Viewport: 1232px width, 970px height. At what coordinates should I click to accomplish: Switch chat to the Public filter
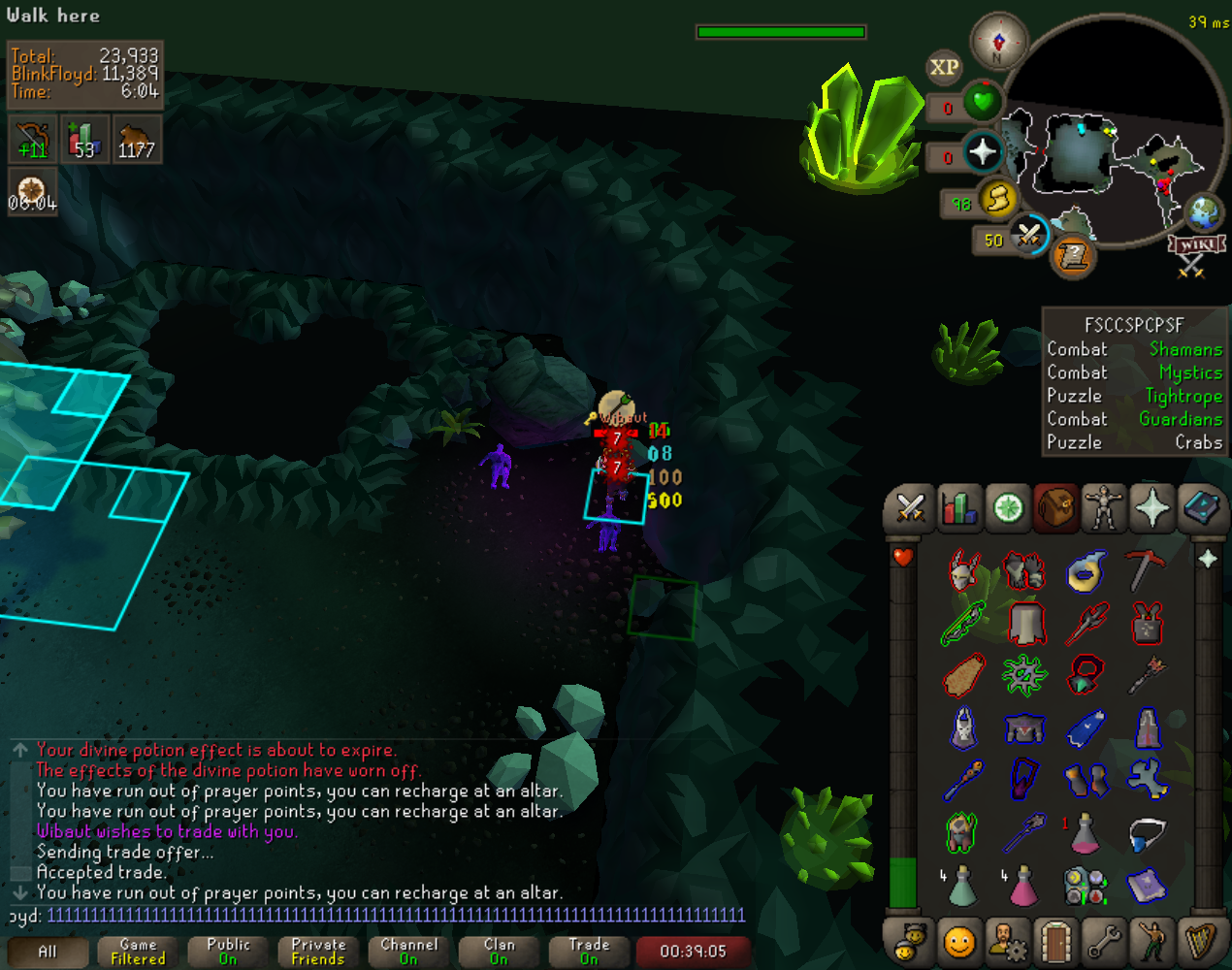click(x=228, y=952)
